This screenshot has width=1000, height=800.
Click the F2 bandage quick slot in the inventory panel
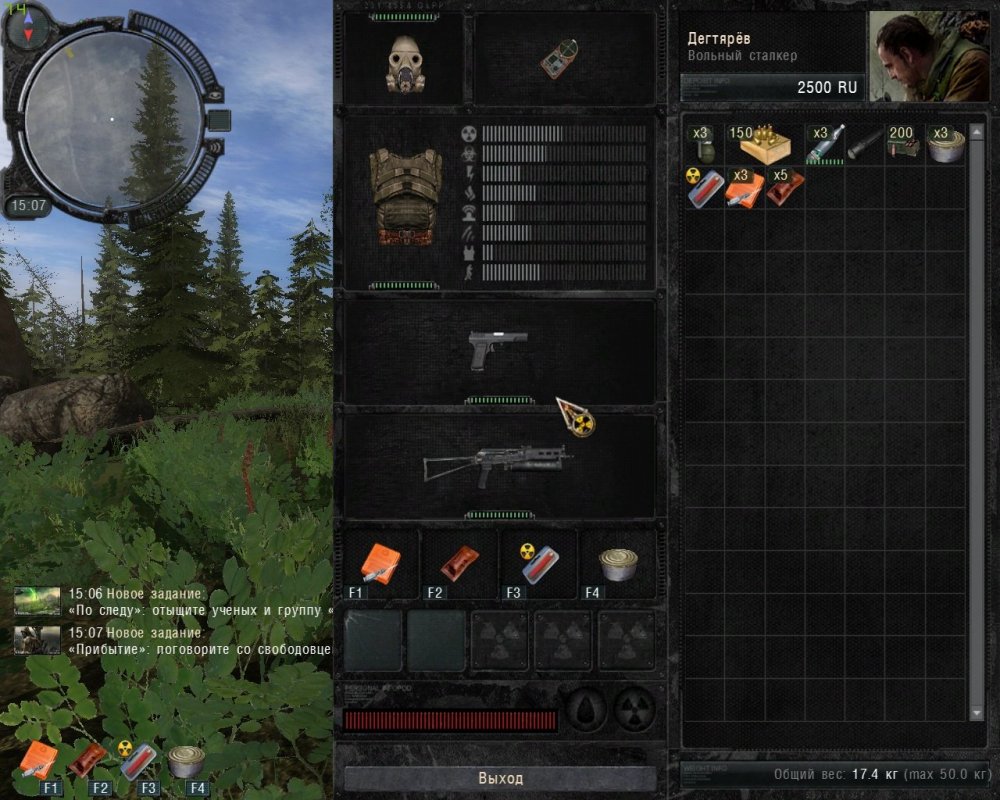(459, 565)
